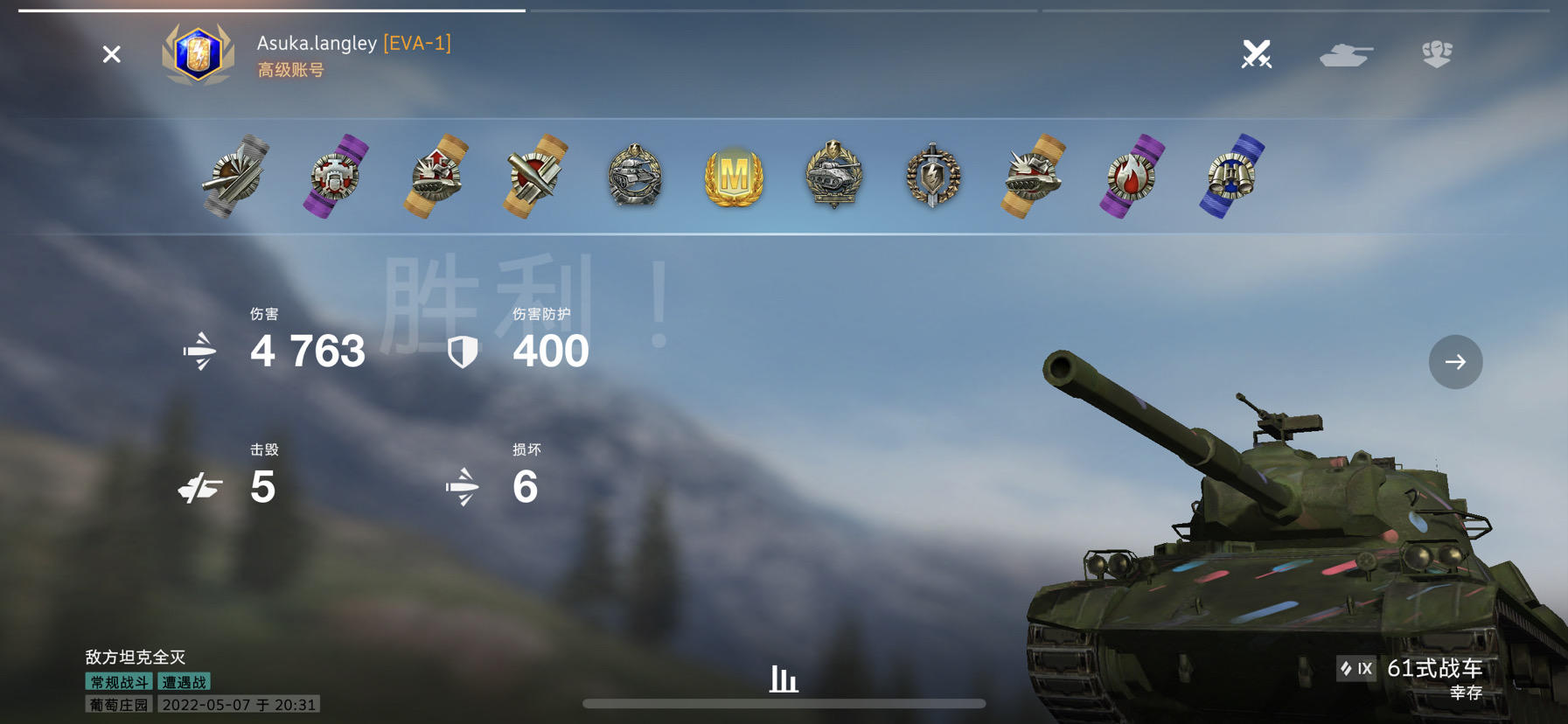Viewport: 1568px width, 724px height.
Task: Switch to the tank details tab
Action: (x=1347, y=54)
